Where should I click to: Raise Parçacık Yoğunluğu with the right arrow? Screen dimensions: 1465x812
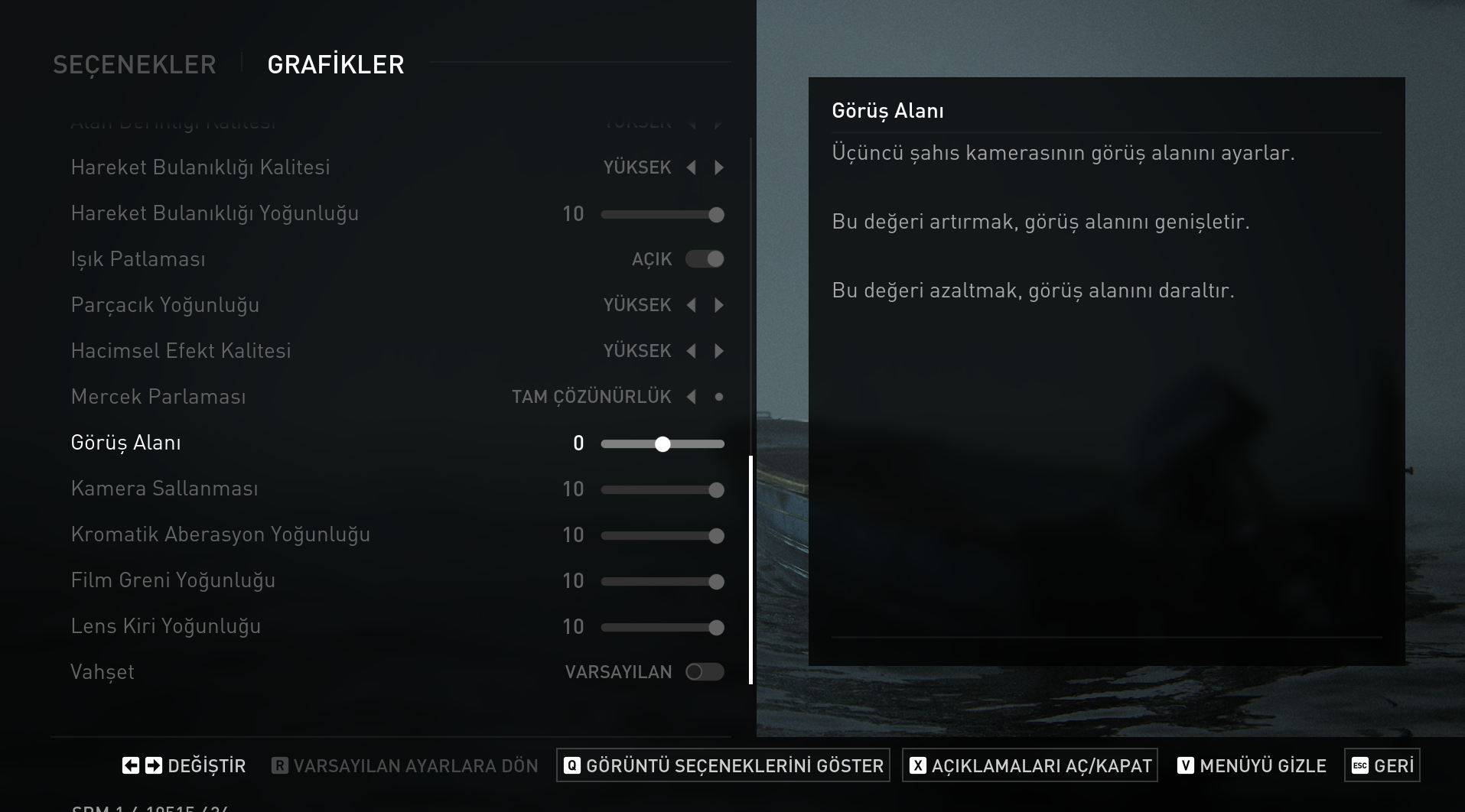pyautogui.click(x=719, y=305)
